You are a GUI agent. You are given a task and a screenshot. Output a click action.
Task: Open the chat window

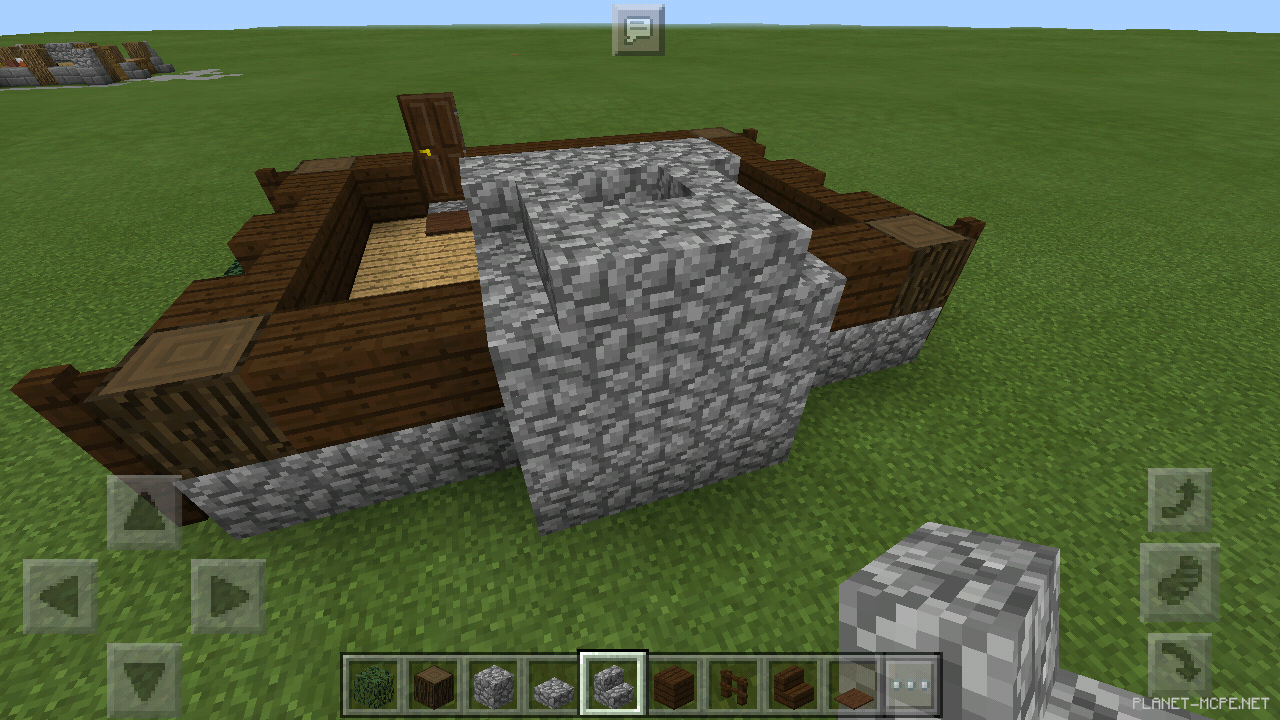click(x=640, y=28)
